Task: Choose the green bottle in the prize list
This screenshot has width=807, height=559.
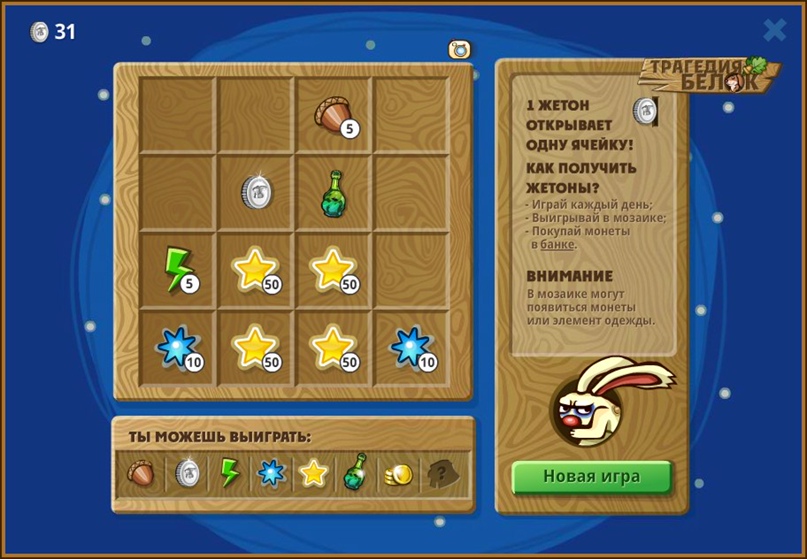Action: coord(355,472)
